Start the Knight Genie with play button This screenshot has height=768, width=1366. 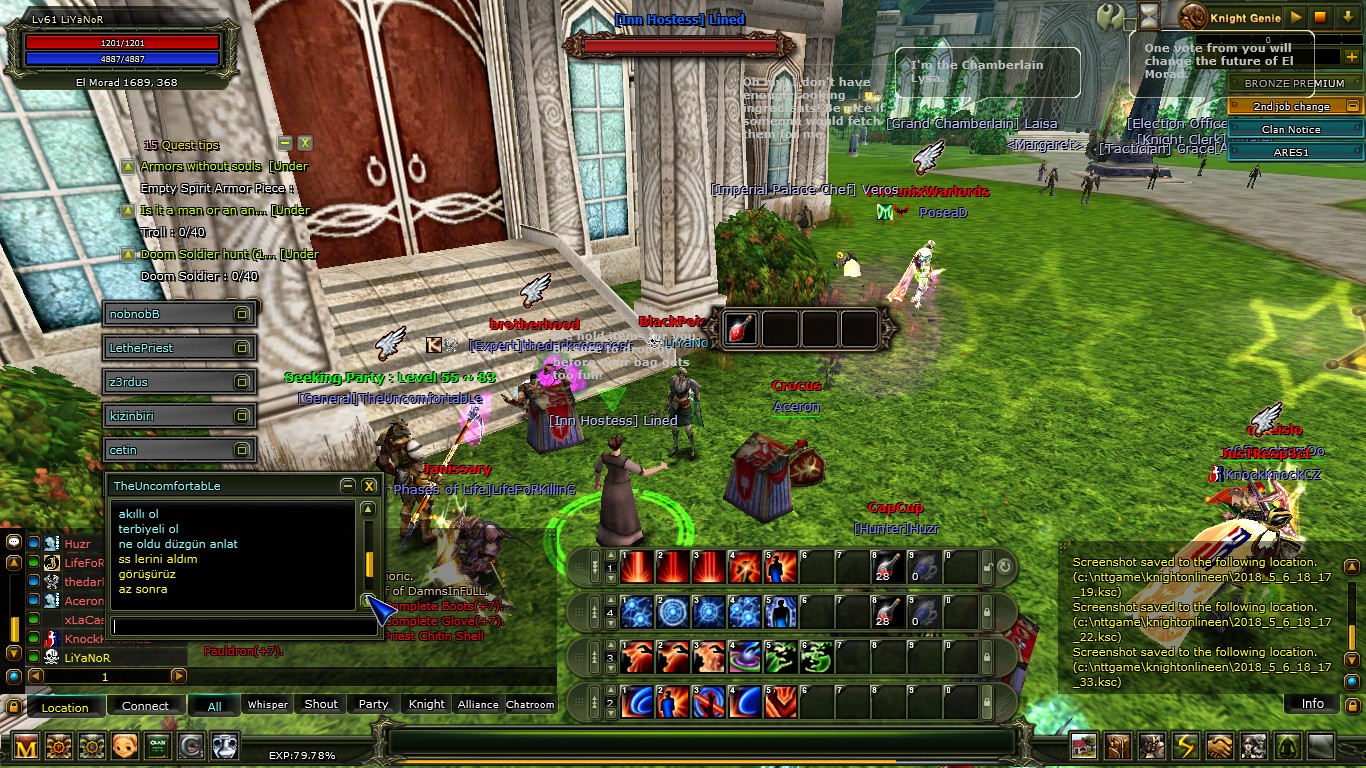1296,17
